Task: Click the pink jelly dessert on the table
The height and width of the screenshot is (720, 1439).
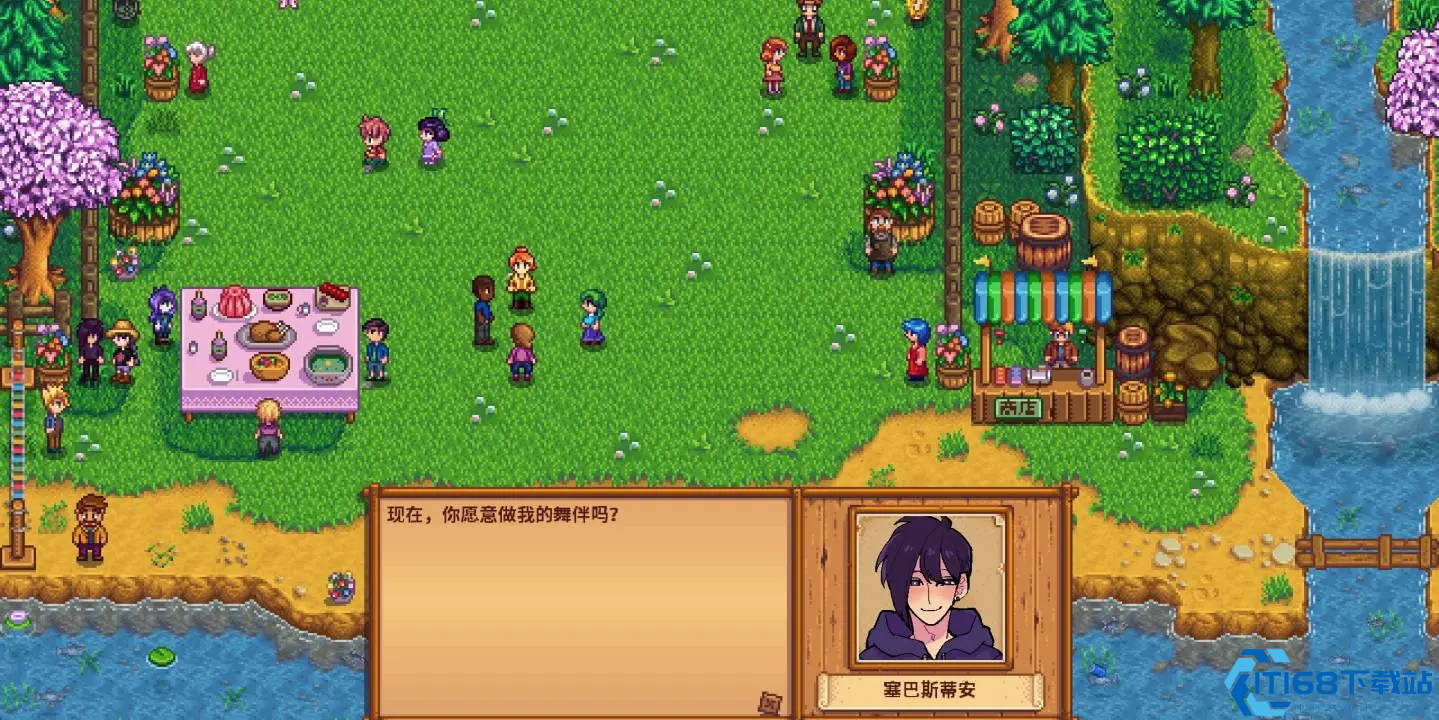Action: coord(234,303)
